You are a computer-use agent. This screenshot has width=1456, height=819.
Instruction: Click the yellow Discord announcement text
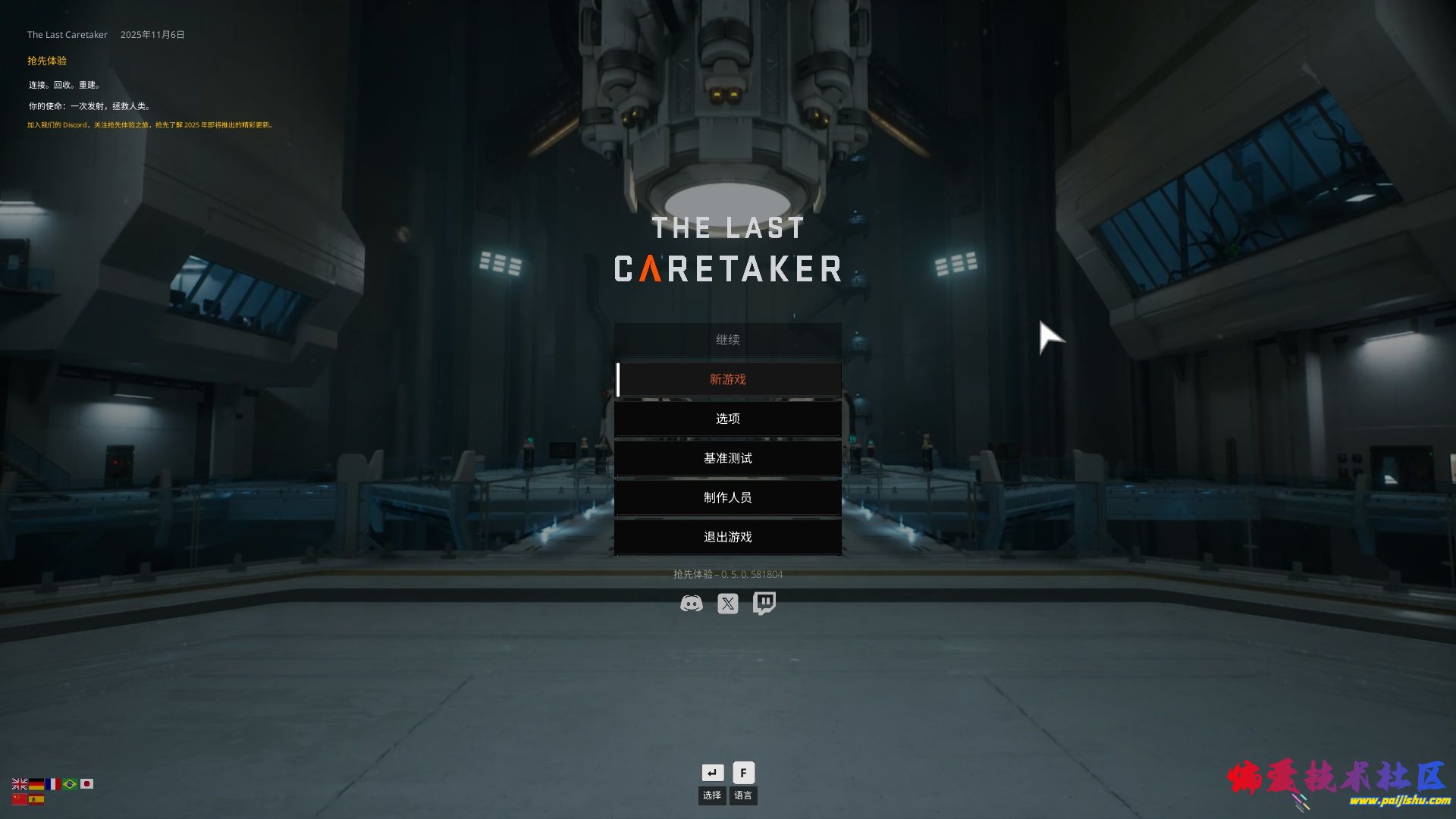tap(150, 125)
